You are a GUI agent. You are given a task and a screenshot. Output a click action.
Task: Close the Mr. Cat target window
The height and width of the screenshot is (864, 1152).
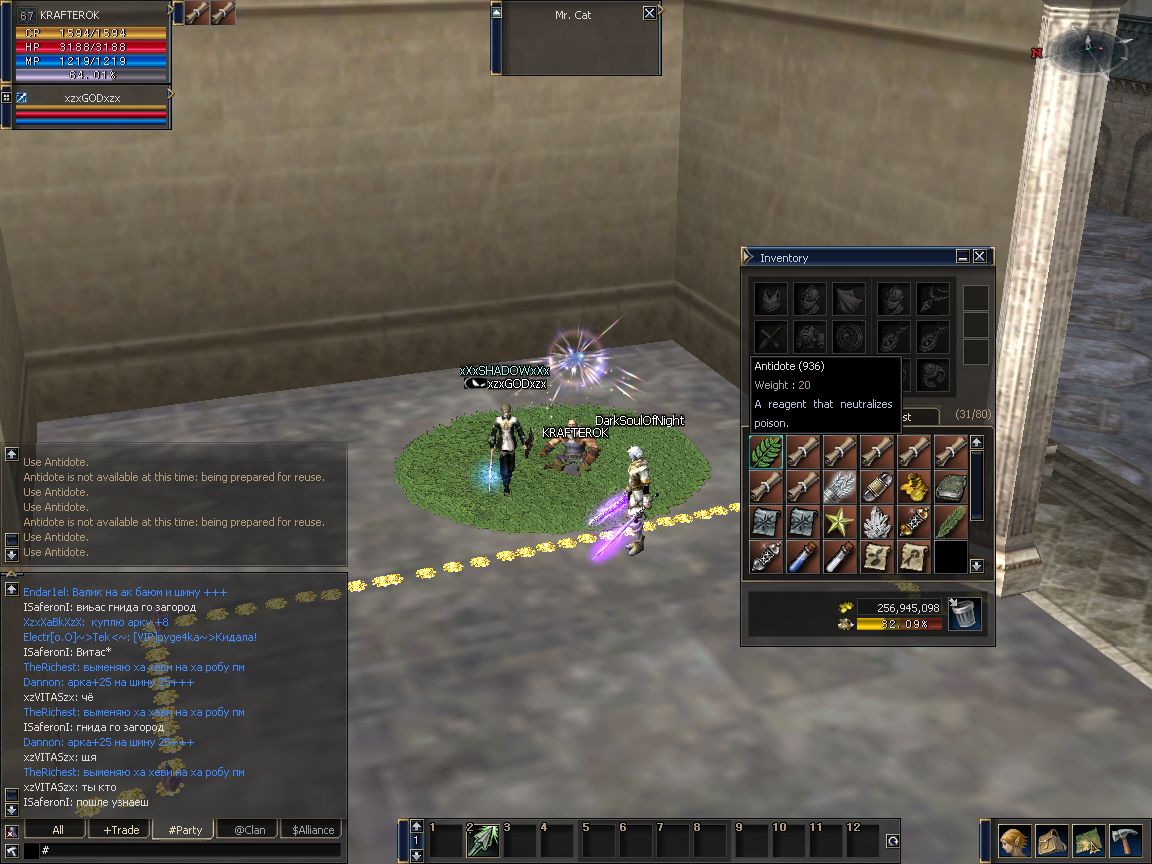[650, 14]
